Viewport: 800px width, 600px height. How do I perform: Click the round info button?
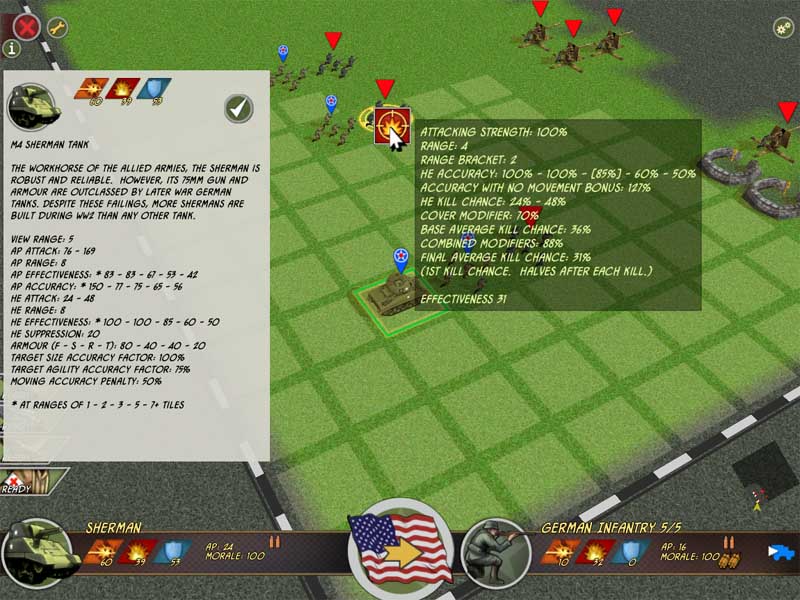12,48
